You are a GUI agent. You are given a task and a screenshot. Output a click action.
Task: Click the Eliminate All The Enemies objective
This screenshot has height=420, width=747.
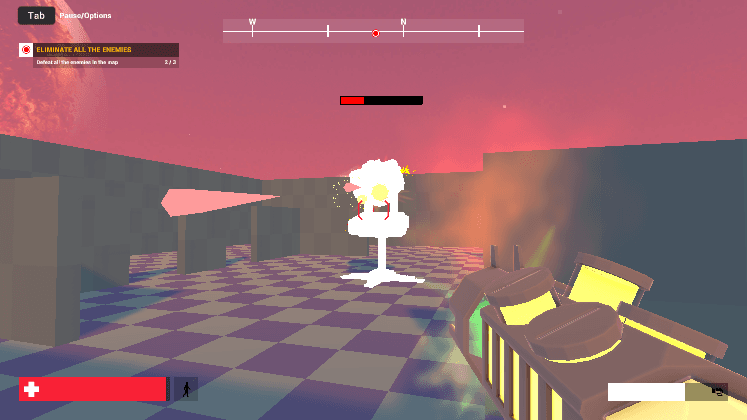point(84,49)
